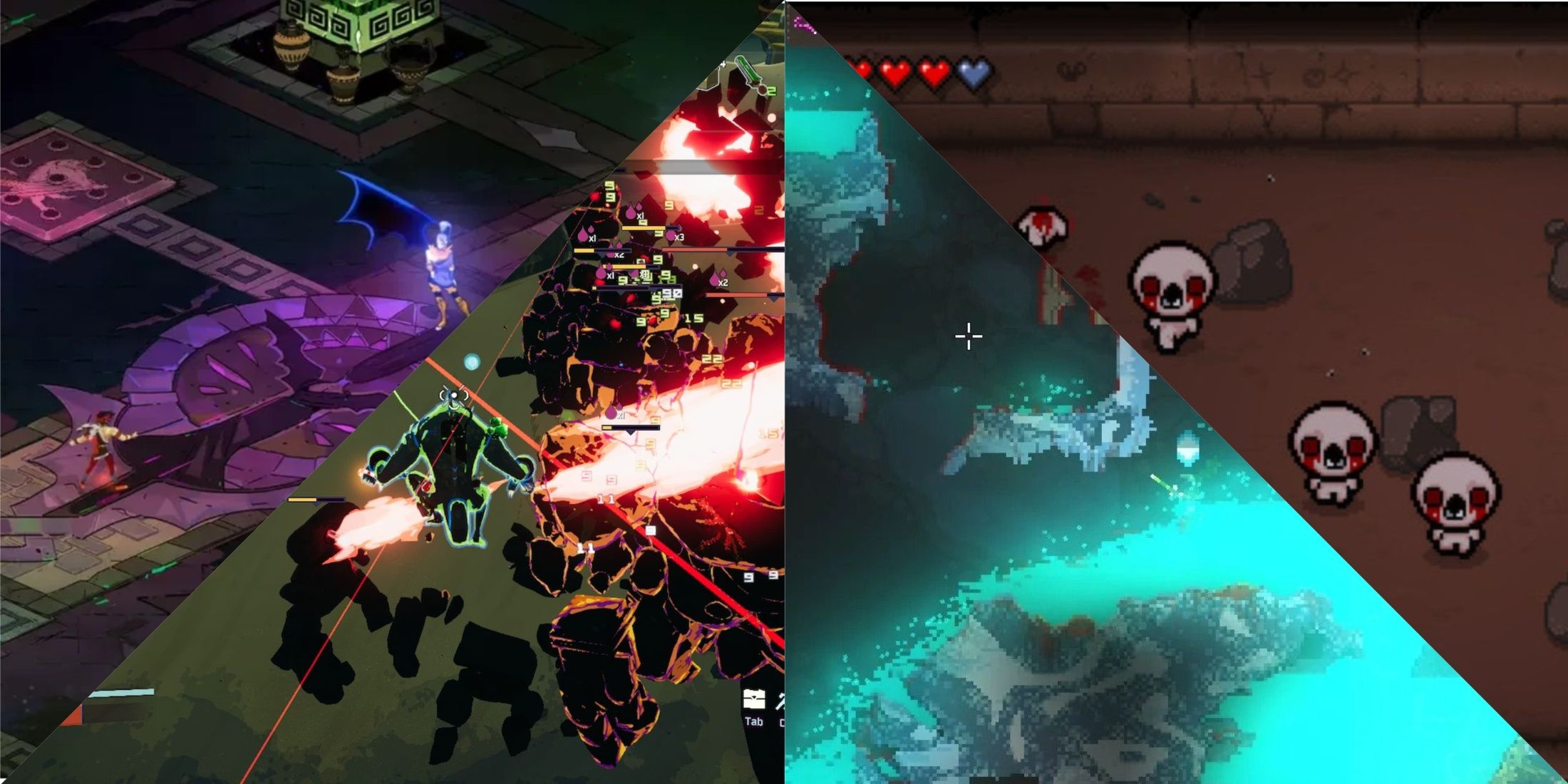This screenshot has width=1568, height=784.
Task: Click the x3 multiplier icon above the horde
Action: pos(679,237)
